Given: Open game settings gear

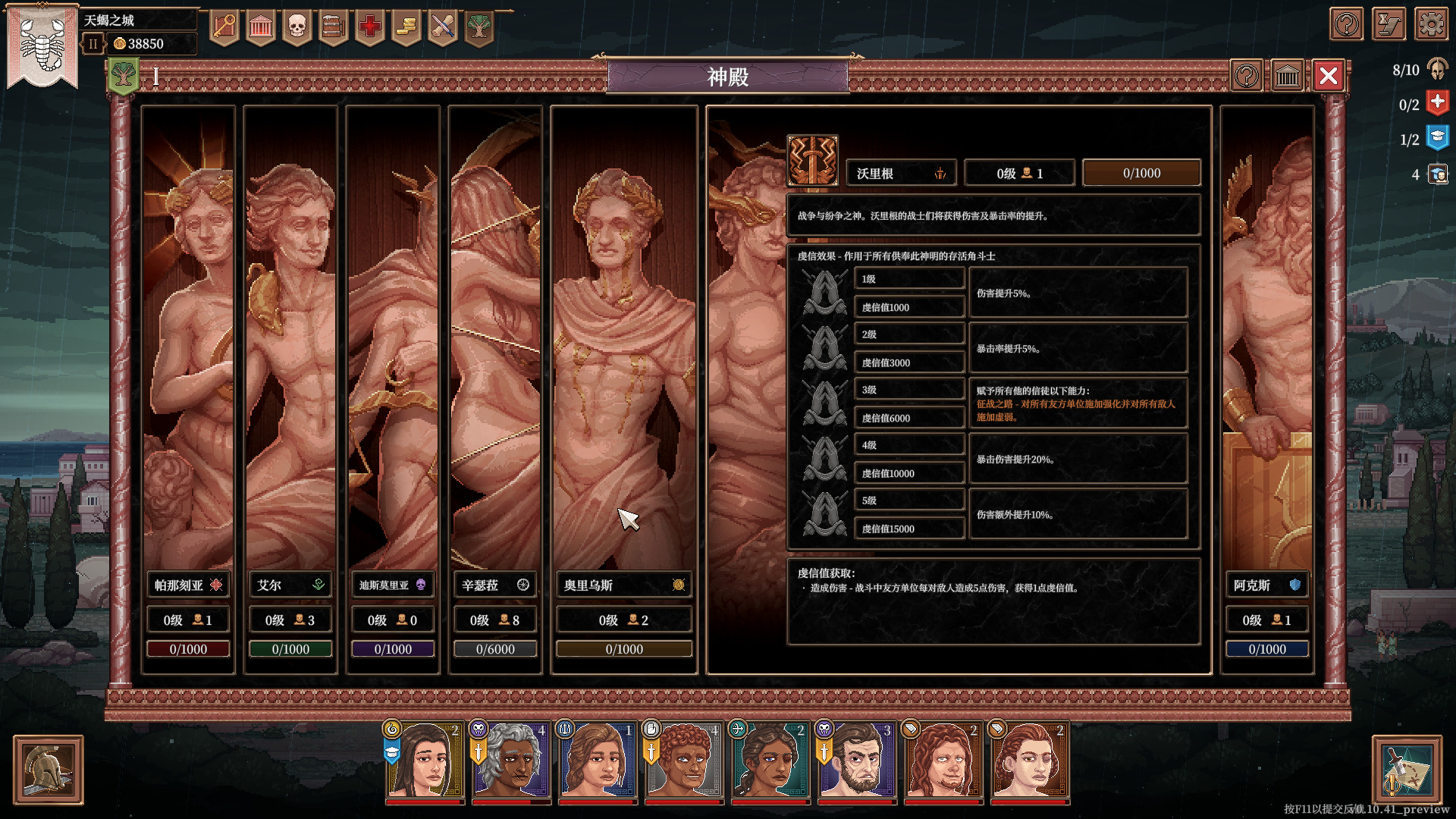Looking at the screenshot, I should (x=1431, y=24).
